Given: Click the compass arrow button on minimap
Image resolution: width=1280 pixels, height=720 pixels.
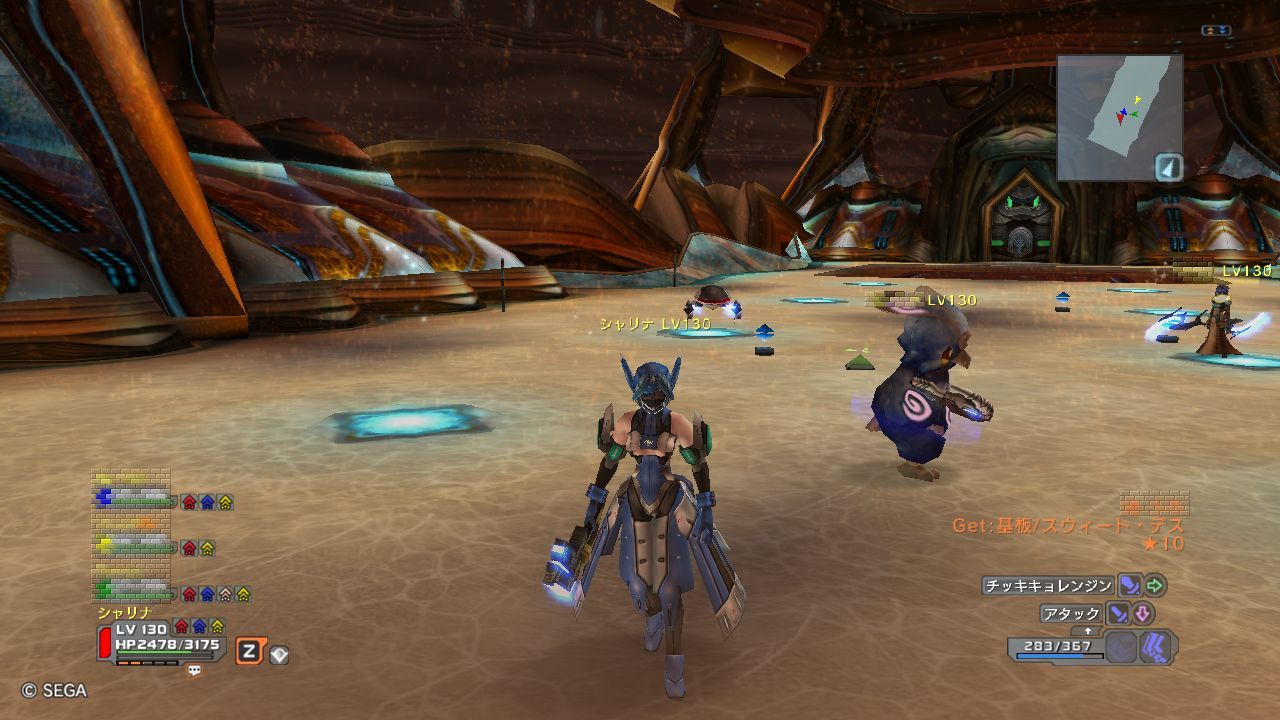Looking at the screenshot, I should pos(1169,167).
